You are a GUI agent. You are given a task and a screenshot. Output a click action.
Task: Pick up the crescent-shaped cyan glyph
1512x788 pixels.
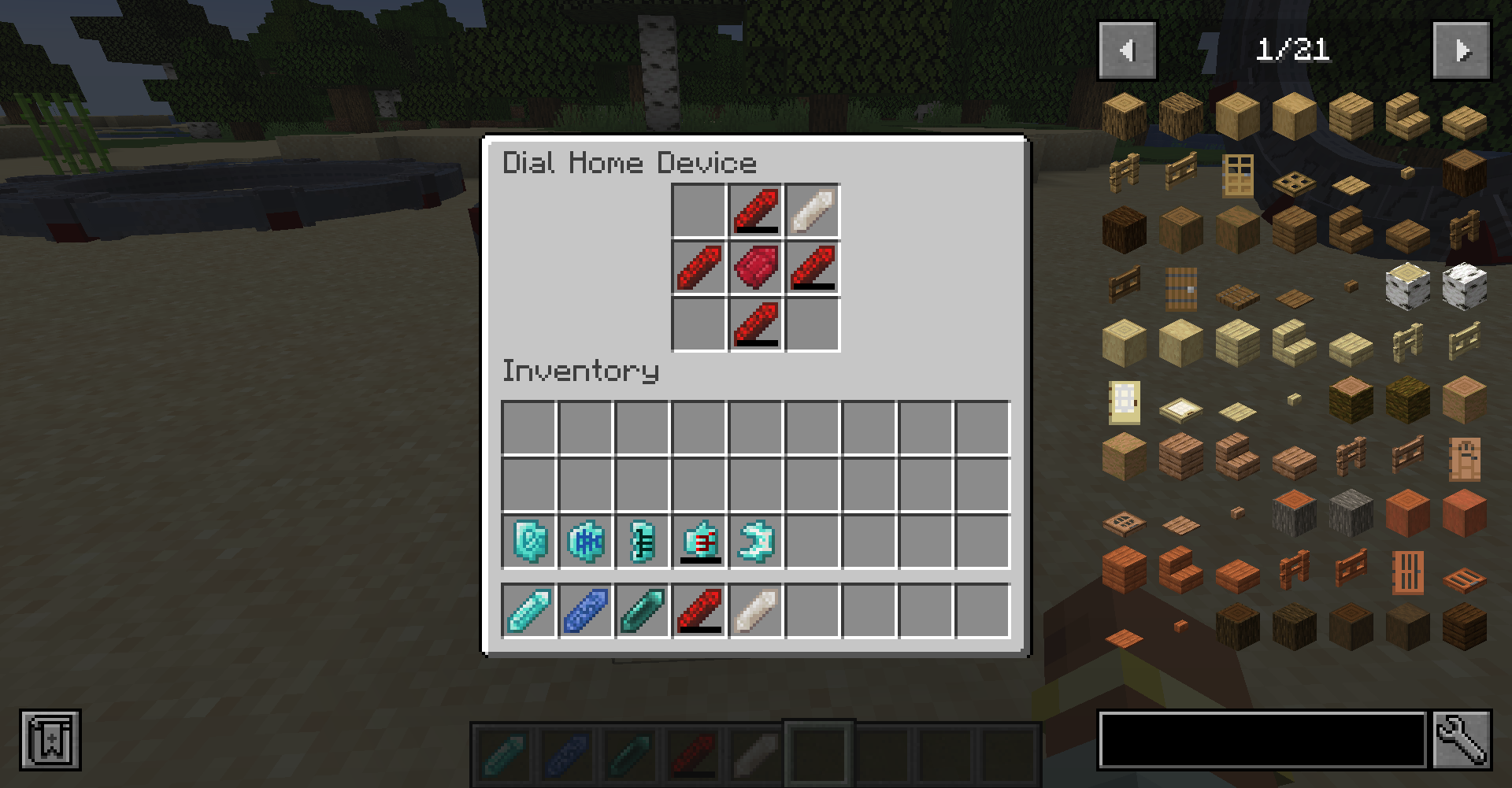(x=756, y=542)
